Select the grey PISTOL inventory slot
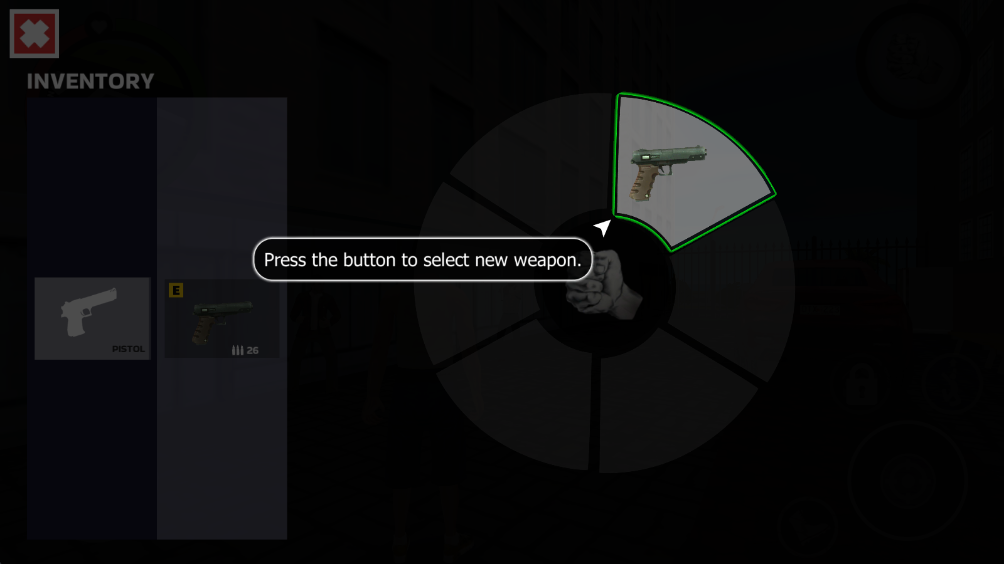The height and width of the screenshot is (564, 1004). [92, 318]
